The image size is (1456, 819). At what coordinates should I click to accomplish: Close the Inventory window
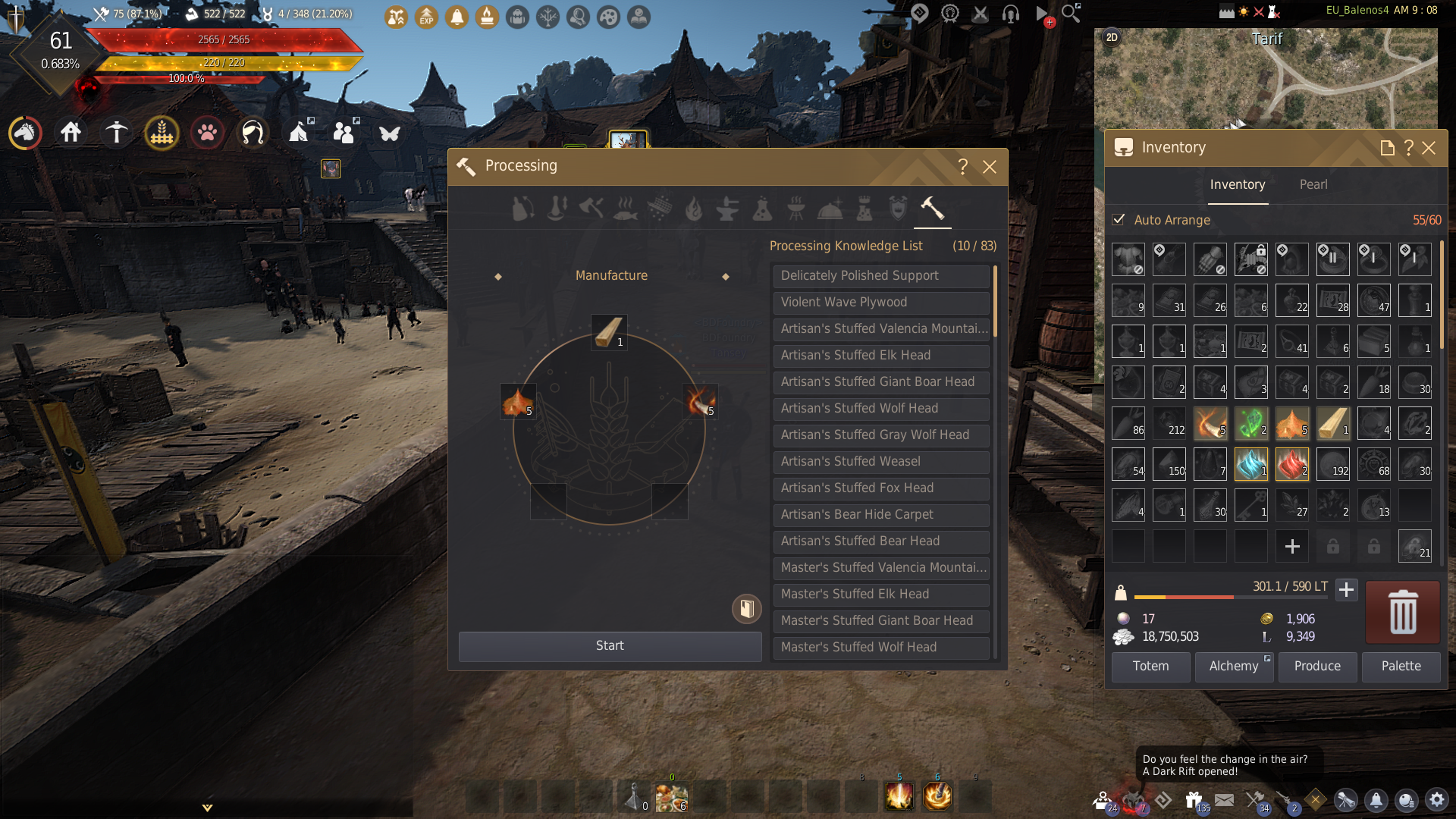coord(1429,148)
